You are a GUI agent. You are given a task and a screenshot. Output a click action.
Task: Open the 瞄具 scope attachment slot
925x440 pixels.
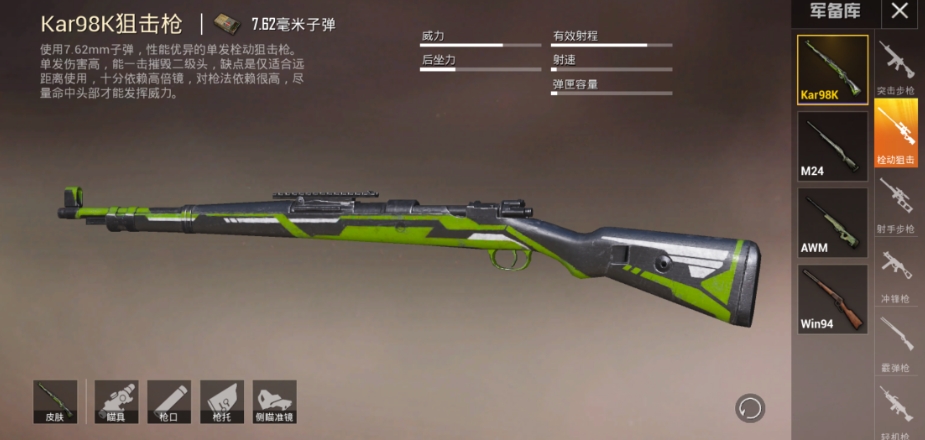[116, 400]
